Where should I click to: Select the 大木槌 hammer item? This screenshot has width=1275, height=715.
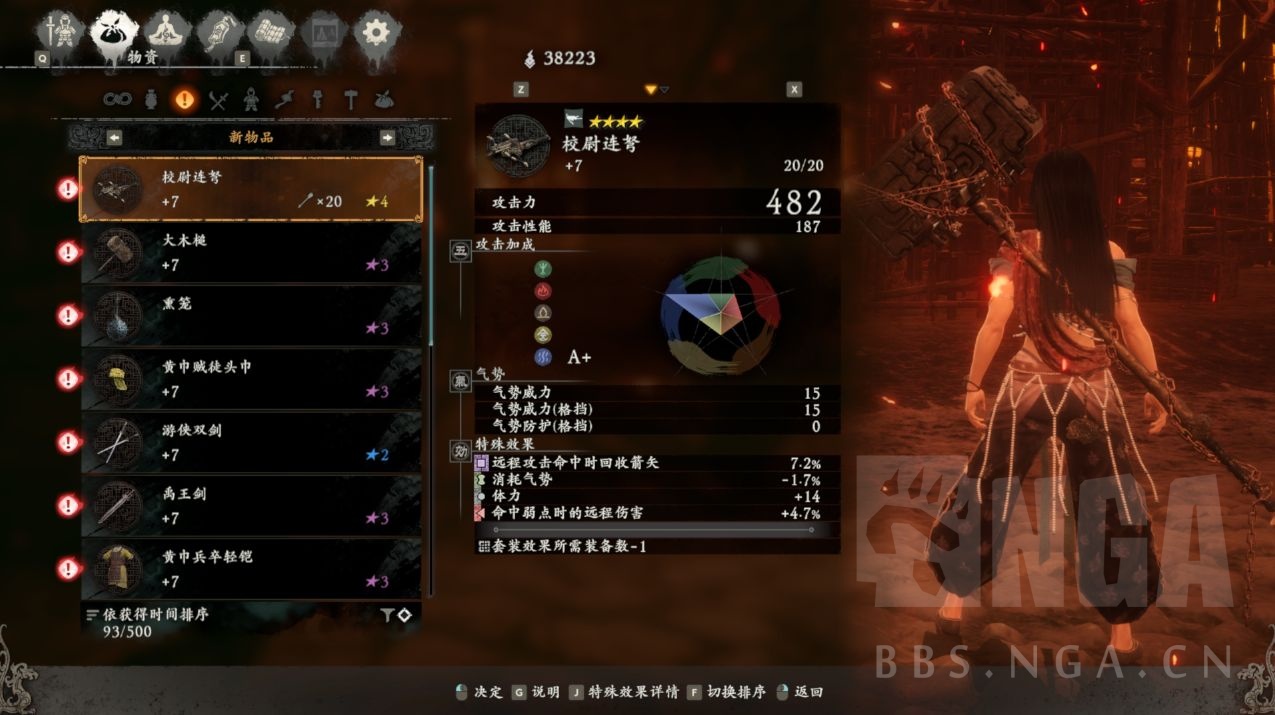(250, 252)
